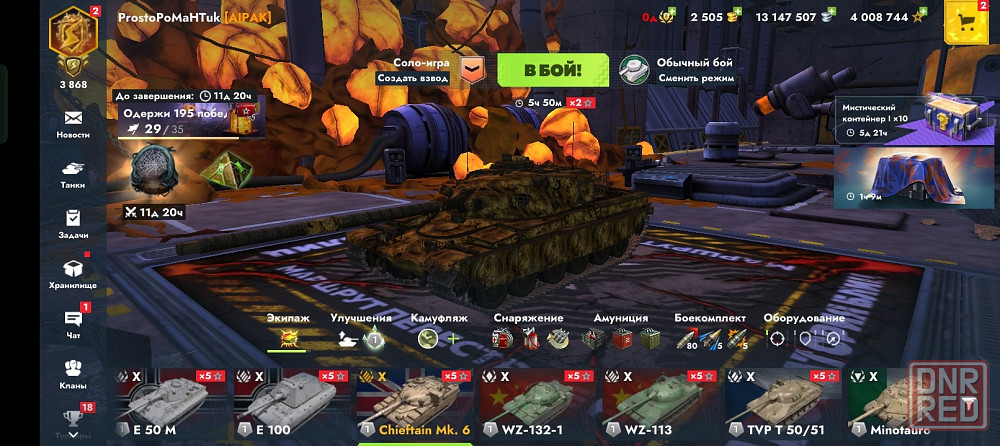This screenshot has height=446, width=1000.
Task: Open the Камуфляж camouflage options
Action: coord(438,332)
